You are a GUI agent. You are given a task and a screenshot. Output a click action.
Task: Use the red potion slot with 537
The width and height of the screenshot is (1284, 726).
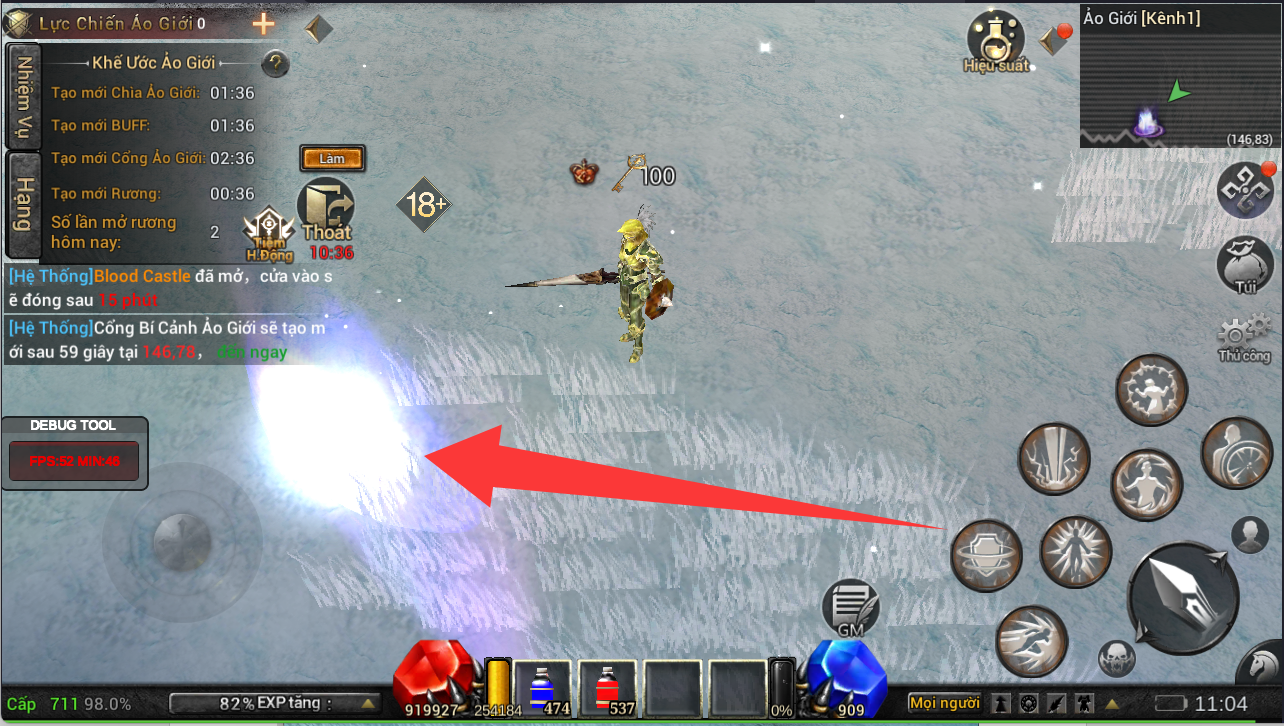[x=607, y=688]
